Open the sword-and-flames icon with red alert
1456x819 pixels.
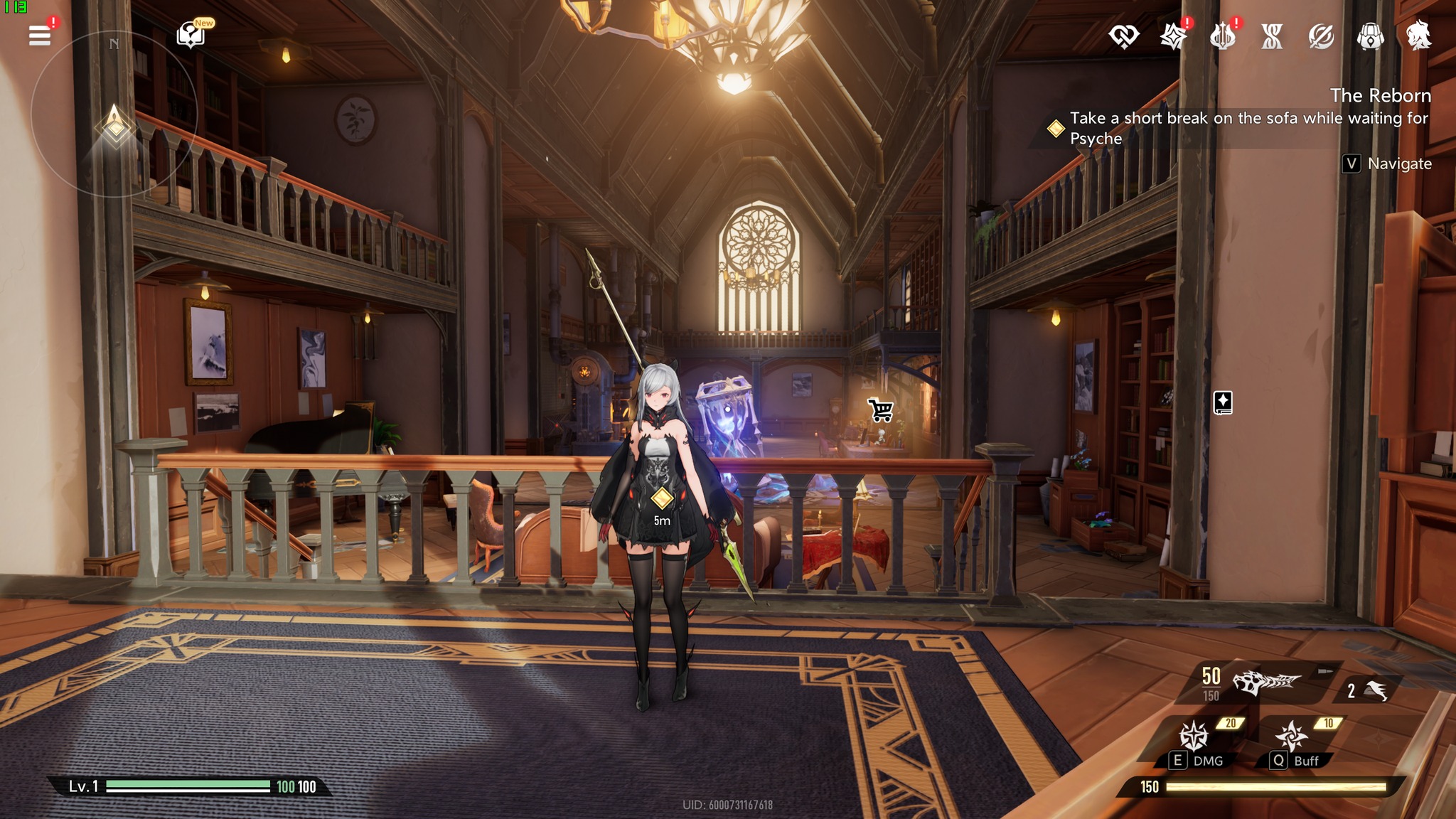[1223, 36]
